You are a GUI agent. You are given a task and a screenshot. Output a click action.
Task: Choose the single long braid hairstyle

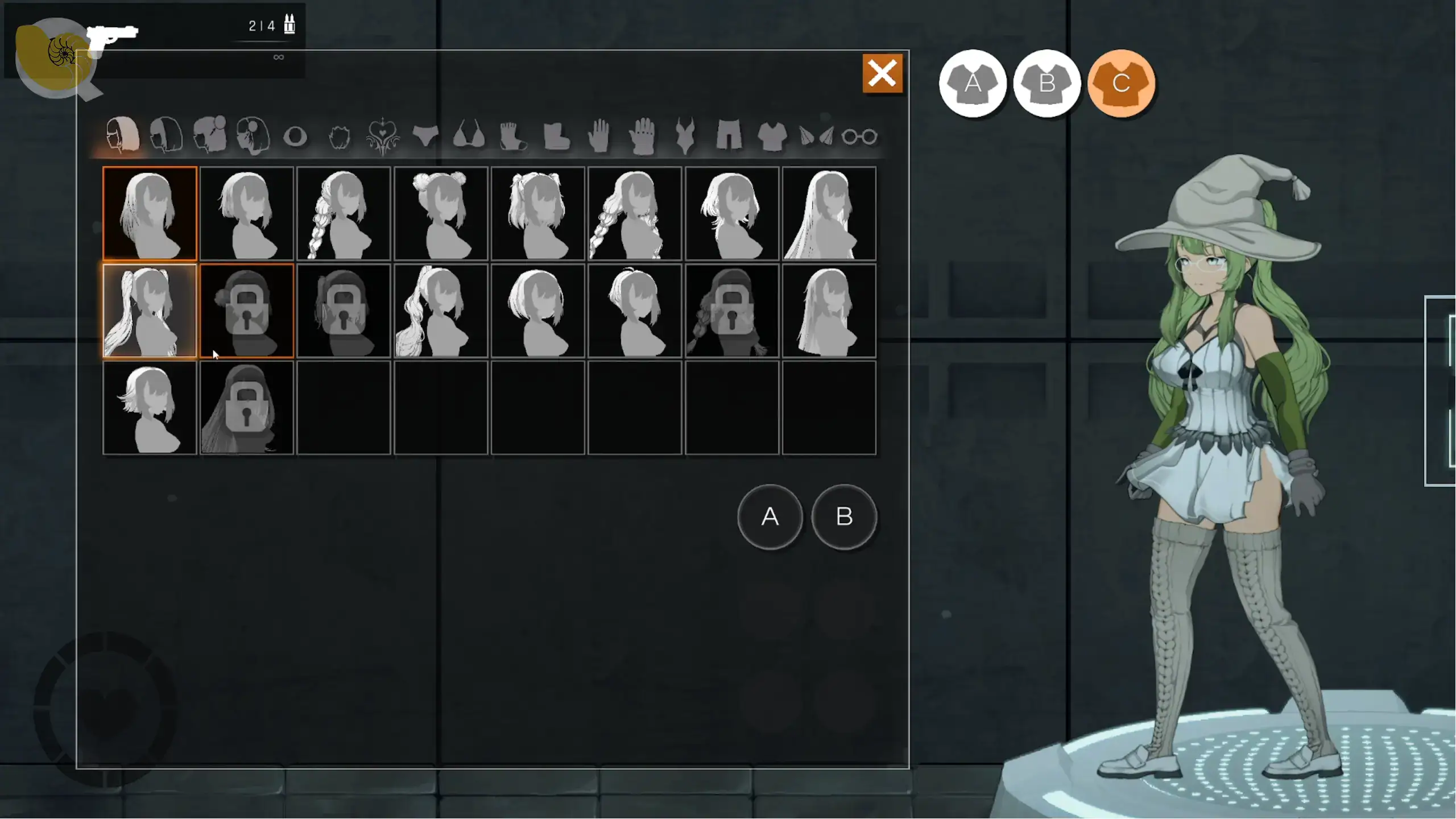(344, 214)
